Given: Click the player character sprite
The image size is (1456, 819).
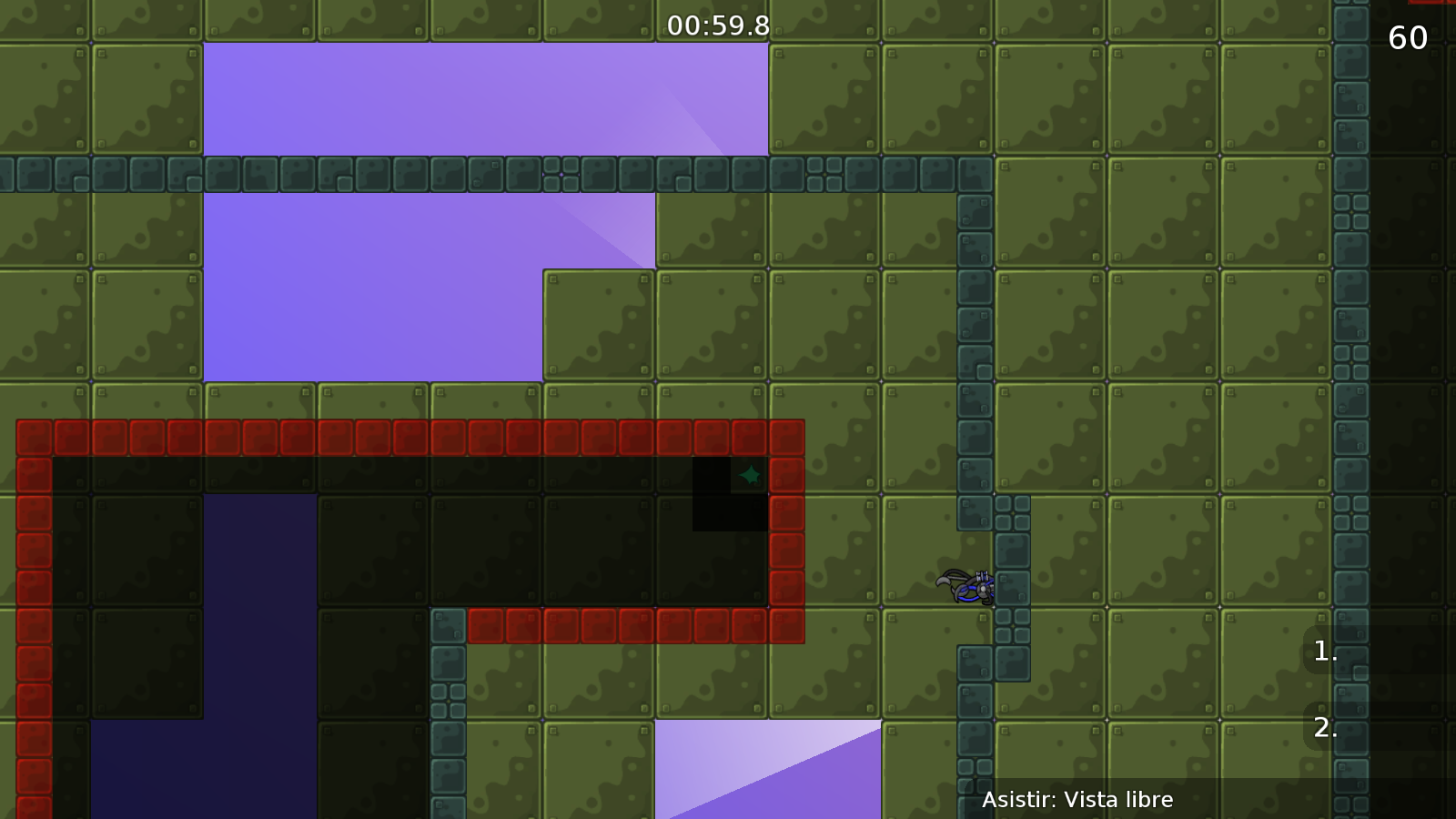Looking at the screenshot, I should point(966,587).
